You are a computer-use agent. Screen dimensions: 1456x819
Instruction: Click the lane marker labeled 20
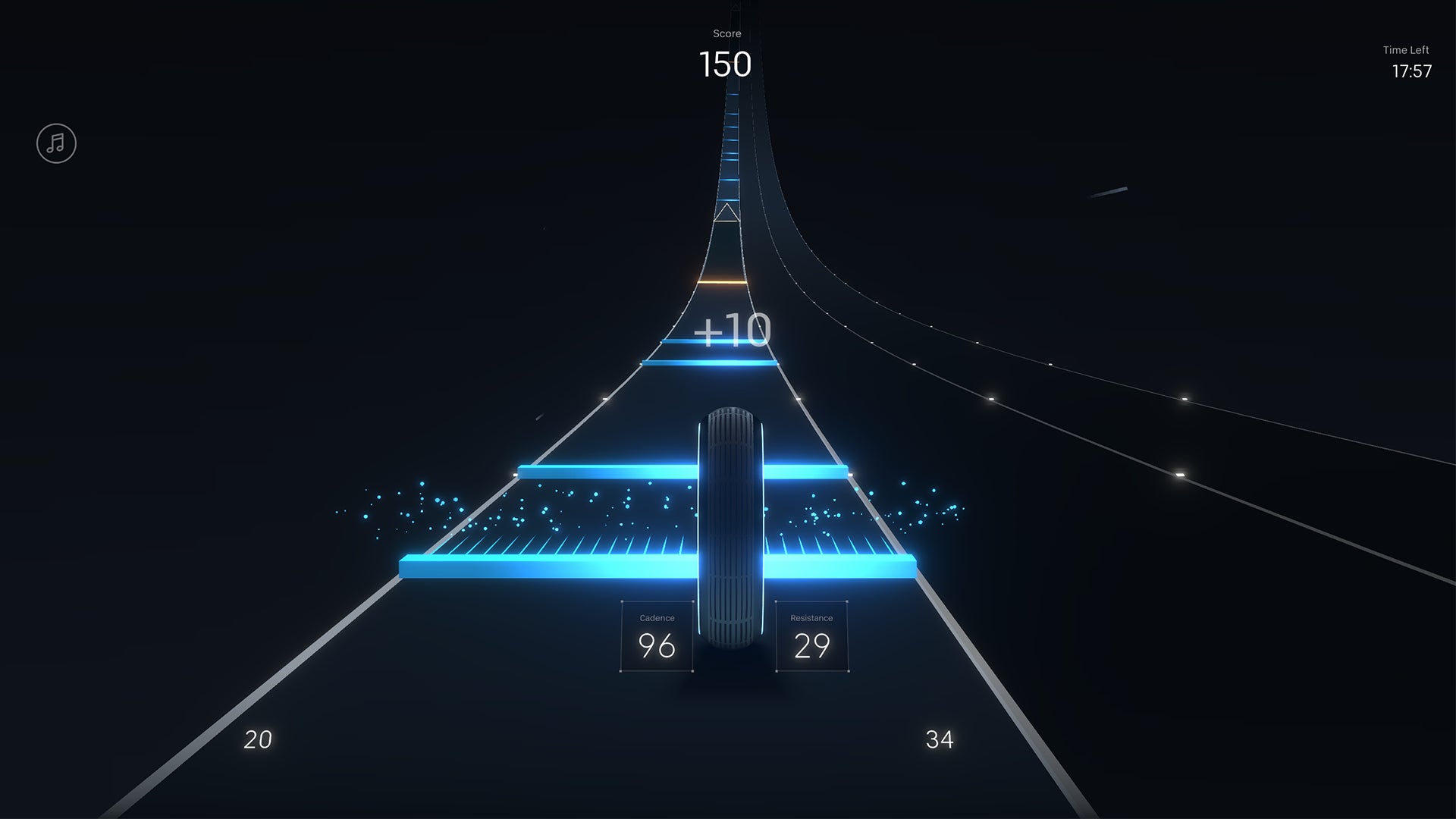[258, 738]
